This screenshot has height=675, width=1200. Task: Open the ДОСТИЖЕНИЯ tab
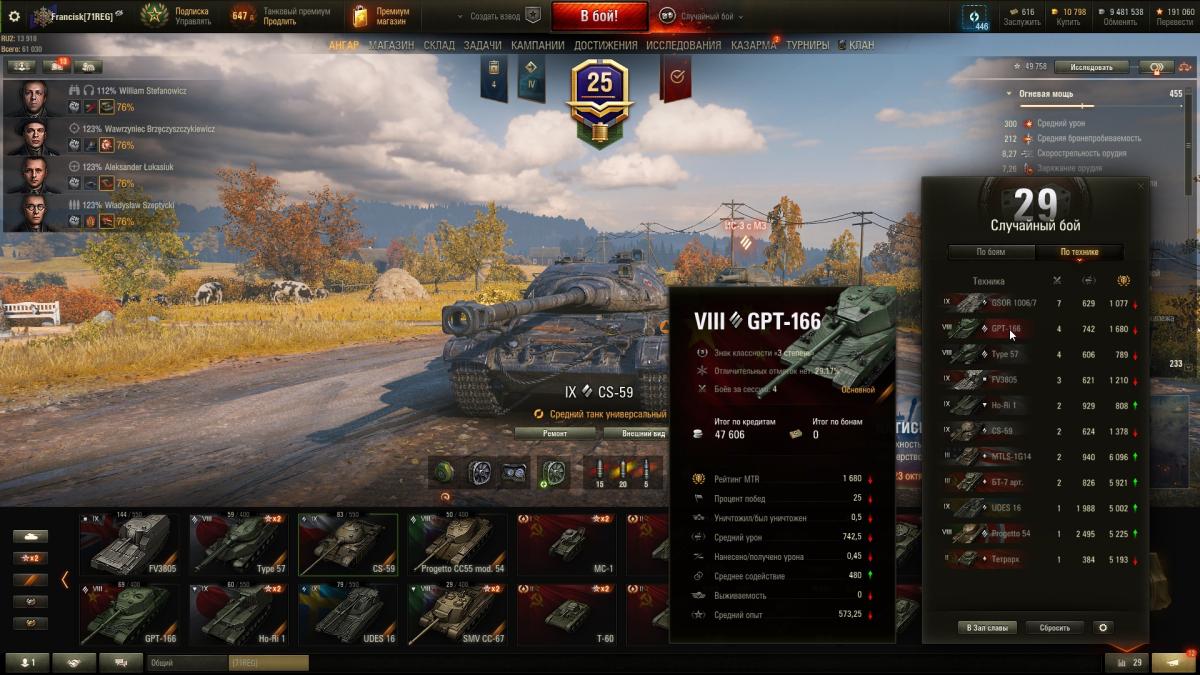tap(606, 45)
